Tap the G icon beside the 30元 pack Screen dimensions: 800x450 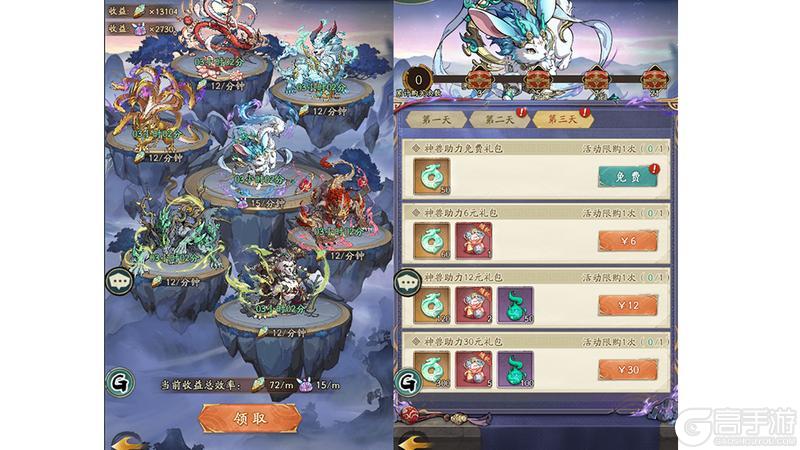407,381
